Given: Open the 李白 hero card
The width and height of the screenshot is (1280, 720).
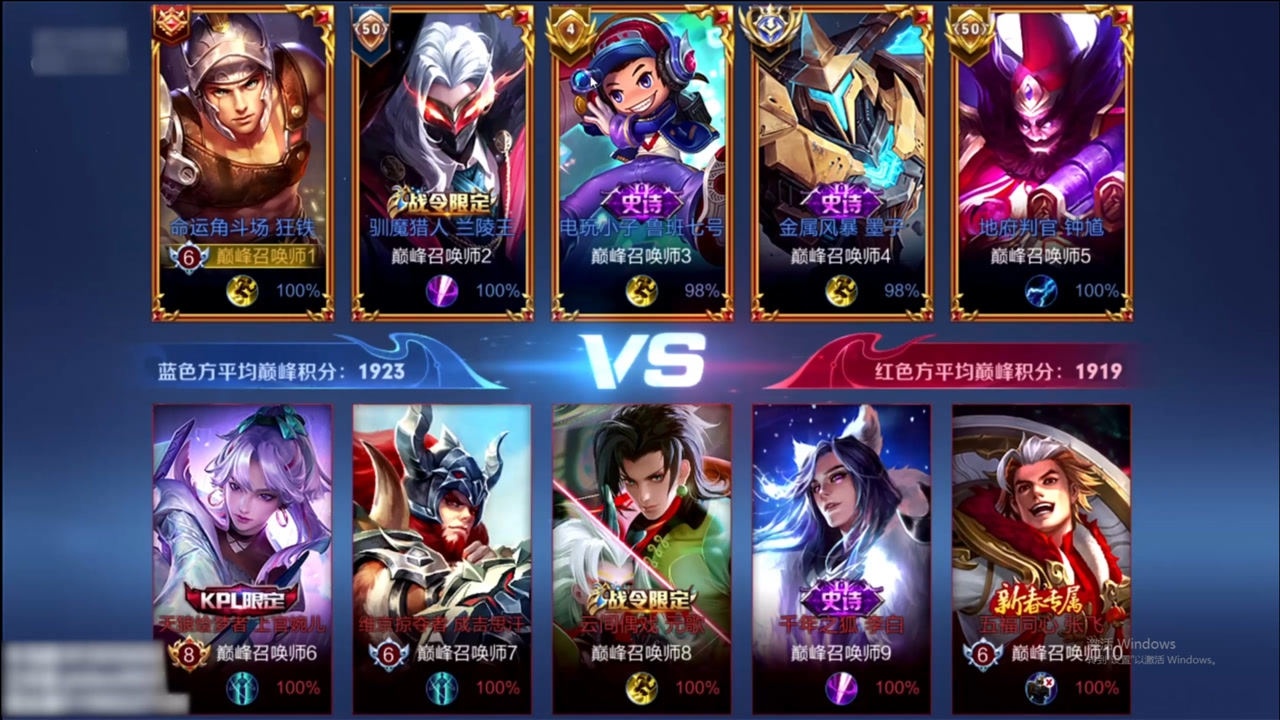Looking at the screenshot, I should click(x=842, y=520).
